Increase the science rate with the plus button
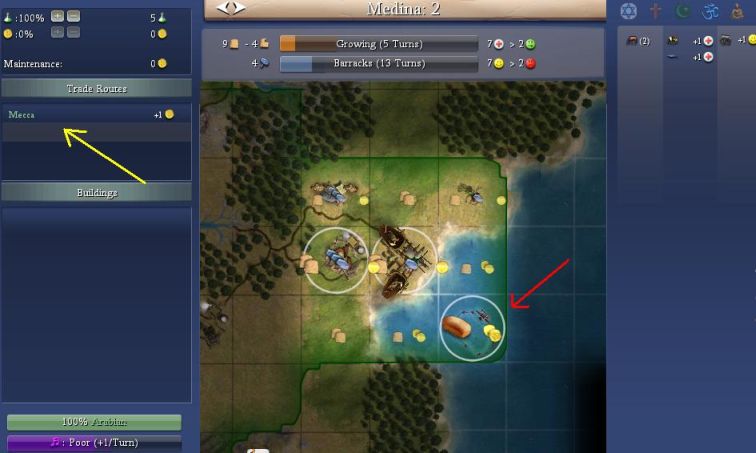Image resolution: width=756 pixels, height=453 pixels. [x=57, y=17]
